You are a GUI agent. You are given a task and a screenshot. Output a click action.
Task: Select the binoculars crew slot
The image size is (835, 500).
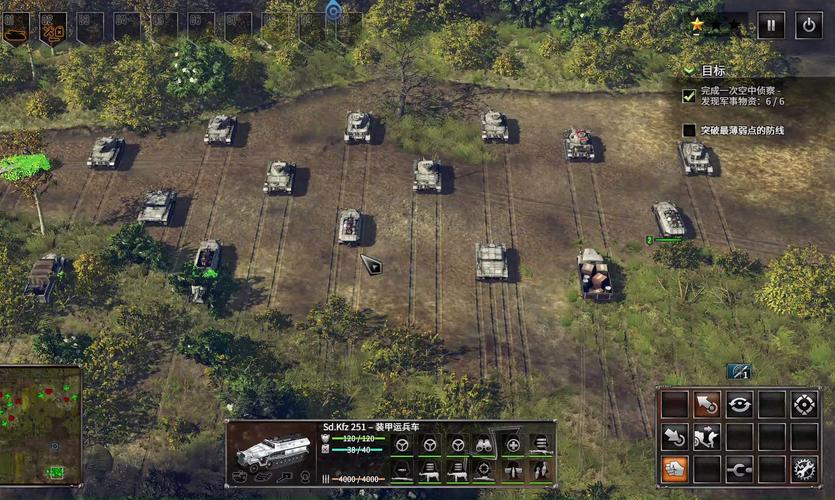click(484, 445)
